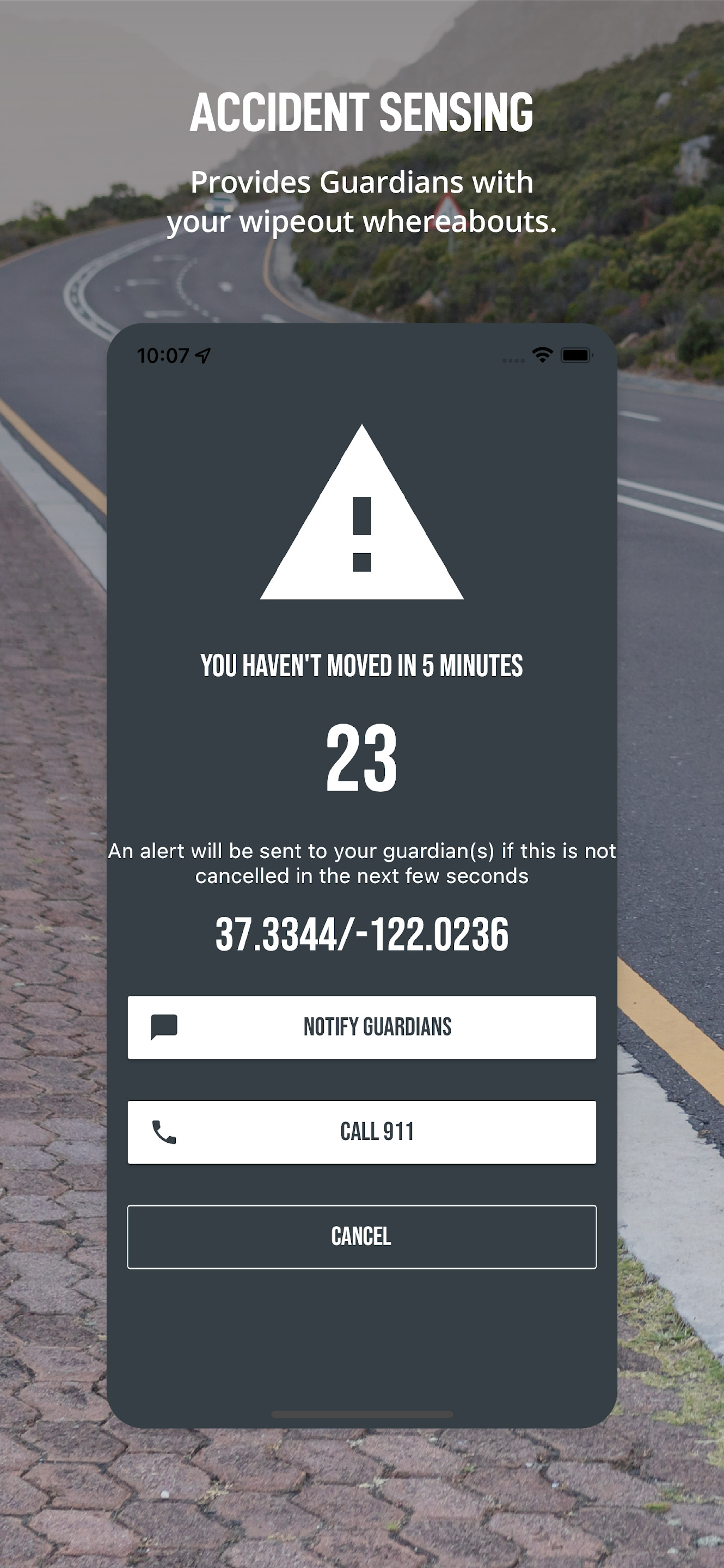Tap the YOU HAVEN'T MOVED IN 5 MINUTES text
This screenshot has height=1568, width=724.
tap(361, 666)
